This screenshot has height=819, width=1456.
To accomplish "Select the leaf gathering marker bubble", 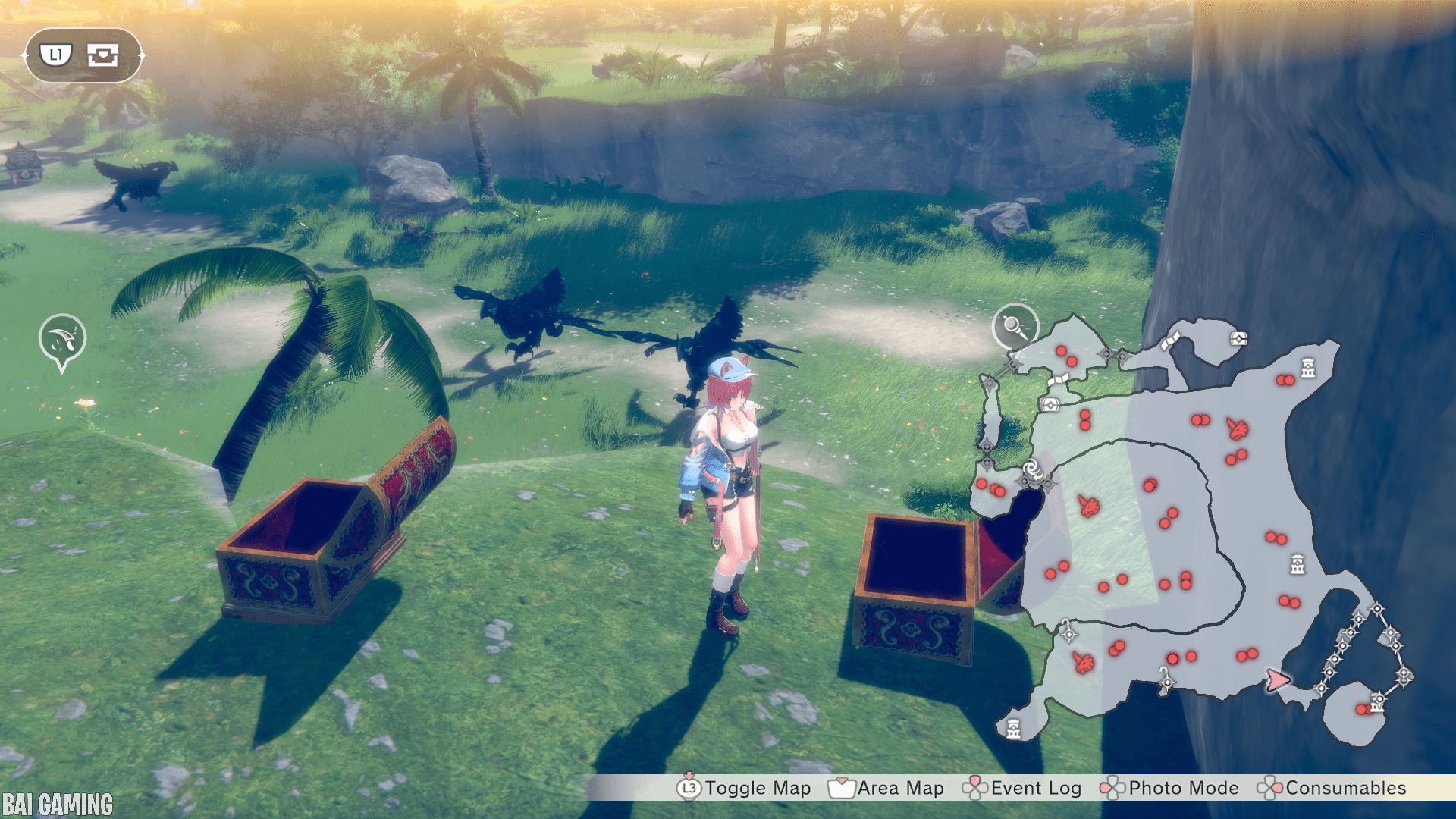I will pyautogui.click(x=62, y=339).
